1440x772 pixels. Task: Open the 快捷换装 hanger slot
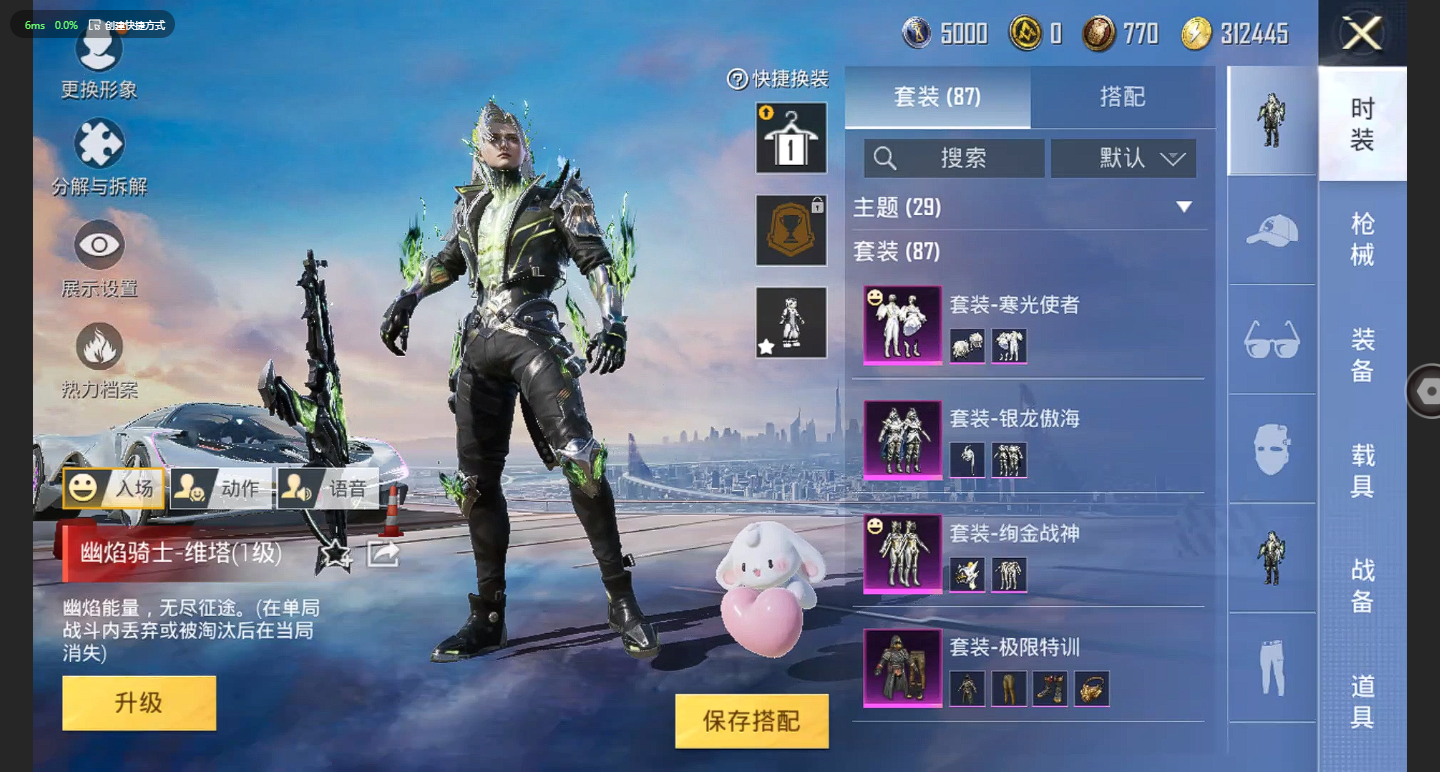(x=791, y=138)
